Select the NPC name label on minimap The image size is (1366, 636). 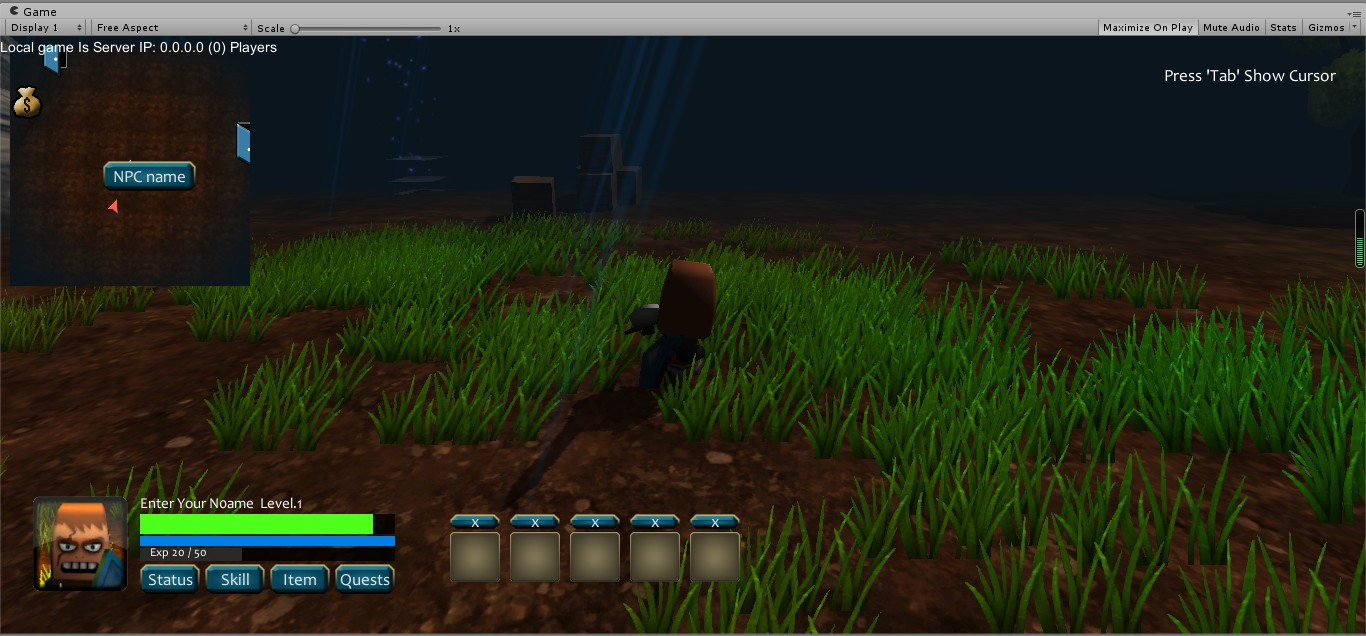click(149, 177)
